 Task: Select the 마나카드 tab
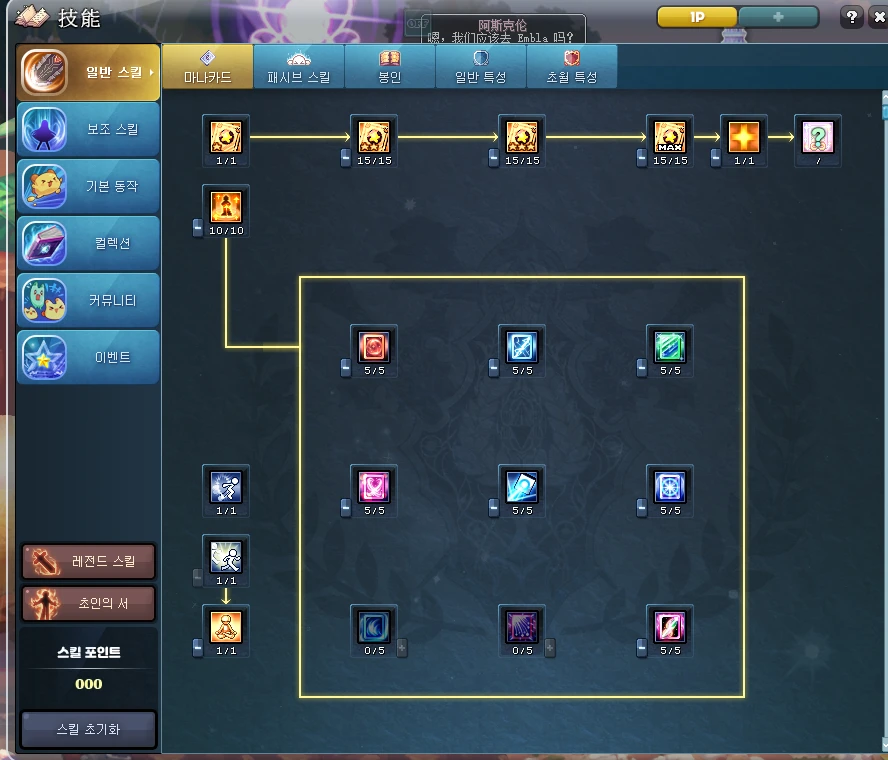coord(207,67)
